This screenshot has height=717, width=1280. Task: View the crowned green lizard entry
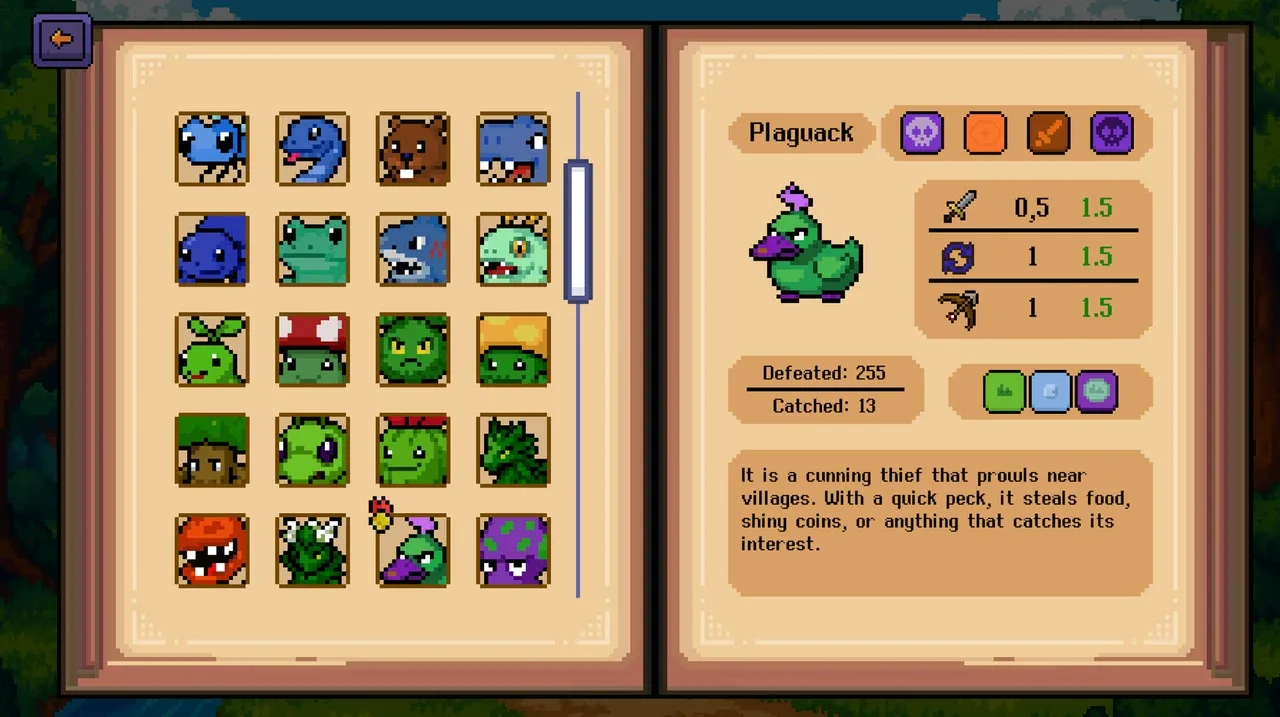click(x=513, y=250)
